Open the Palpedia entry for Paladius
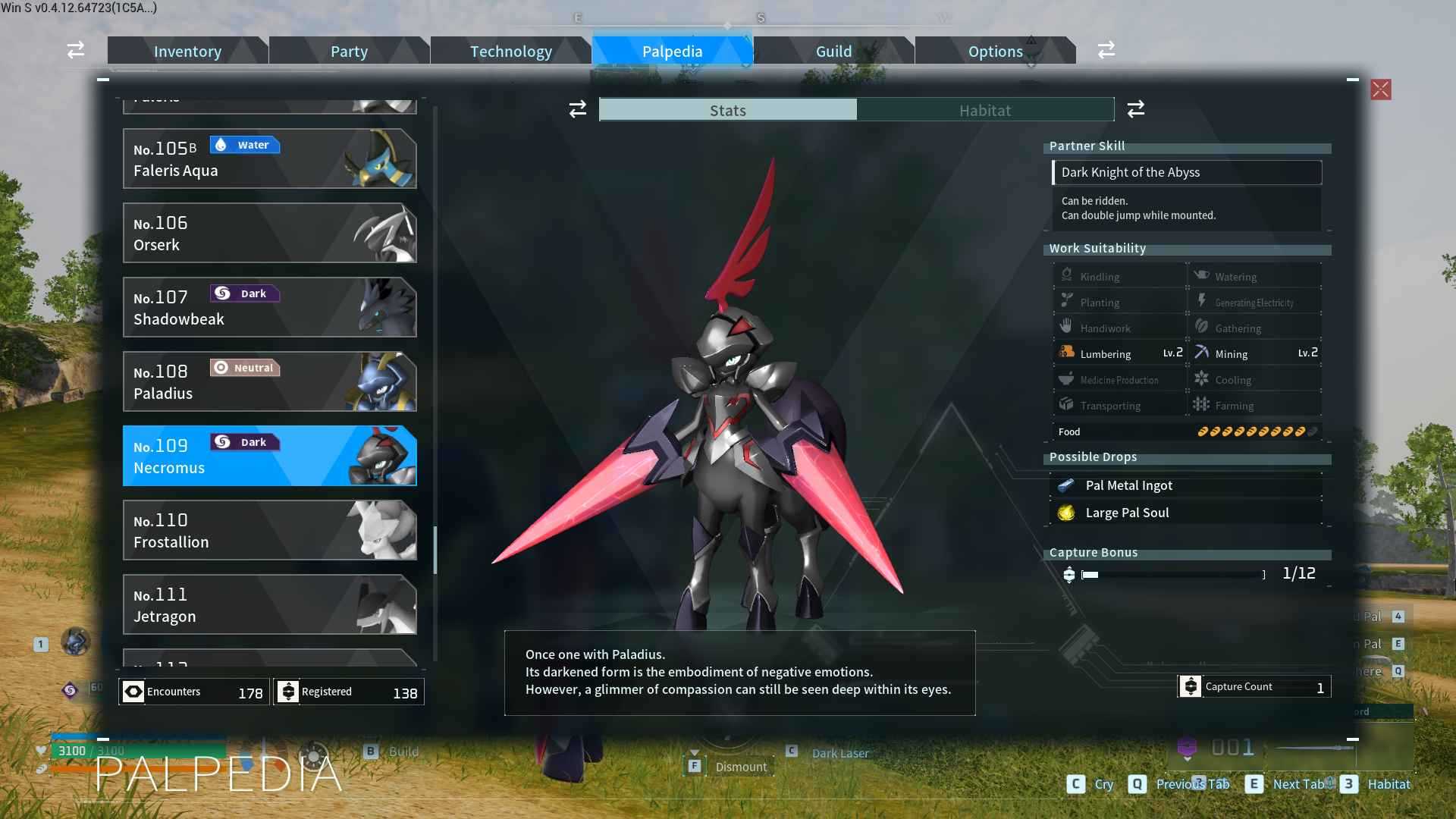Viewport: 1456px width, 819px height. coord(269,381)
